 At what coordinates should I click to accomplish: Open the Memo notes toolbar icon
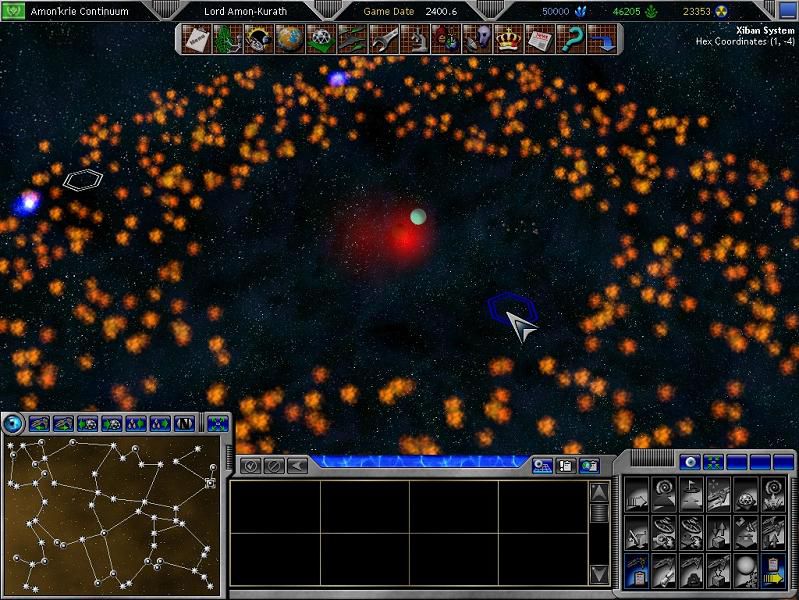point(195,40)
